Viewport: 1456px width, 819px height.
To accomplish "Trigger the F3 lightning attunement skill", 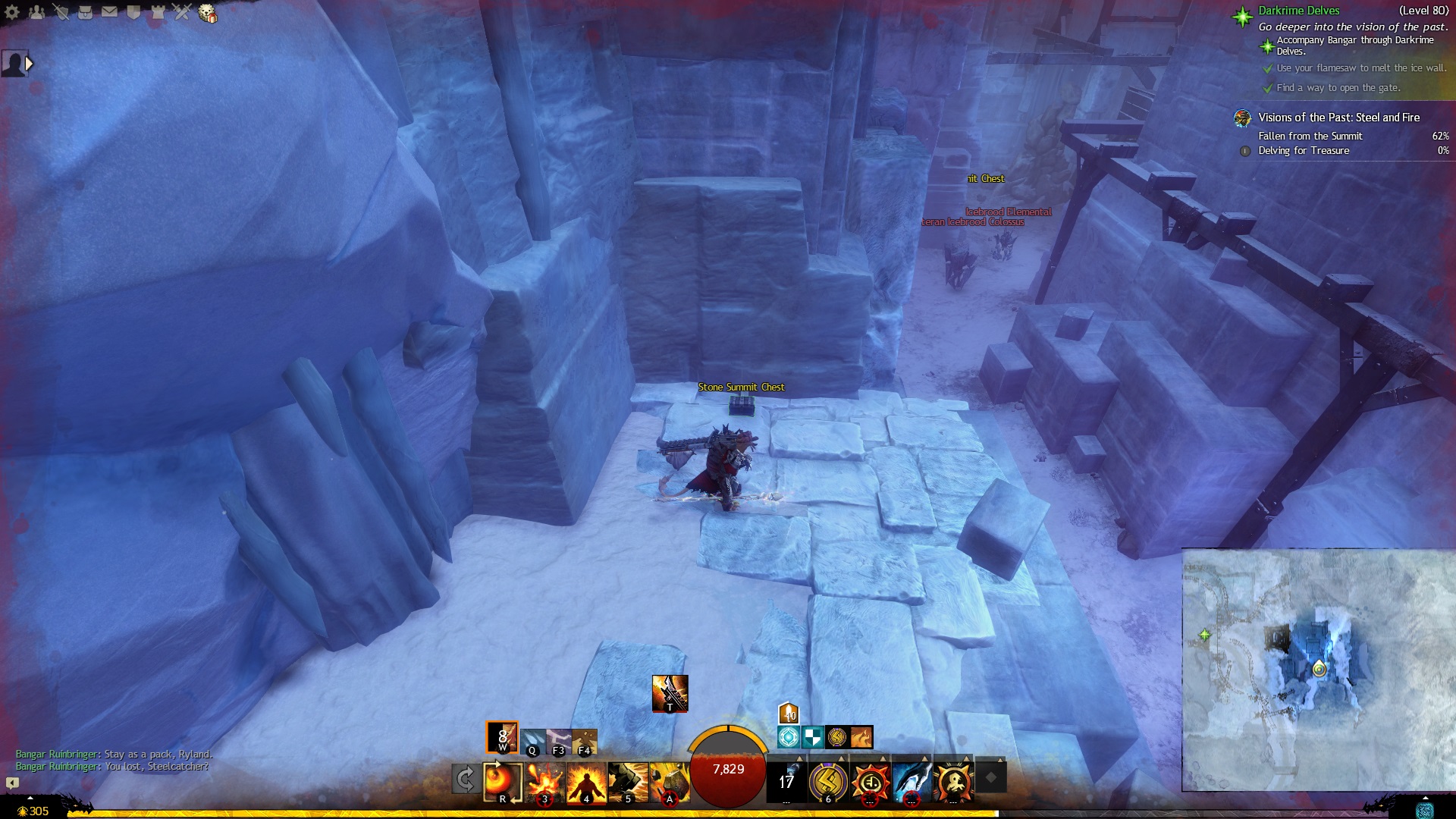I will (x=559, y=742).
